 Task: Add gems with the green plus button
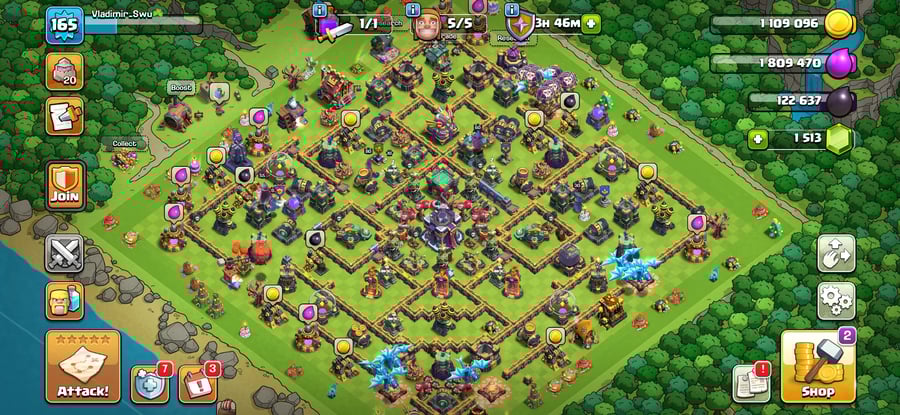[758, 139]
